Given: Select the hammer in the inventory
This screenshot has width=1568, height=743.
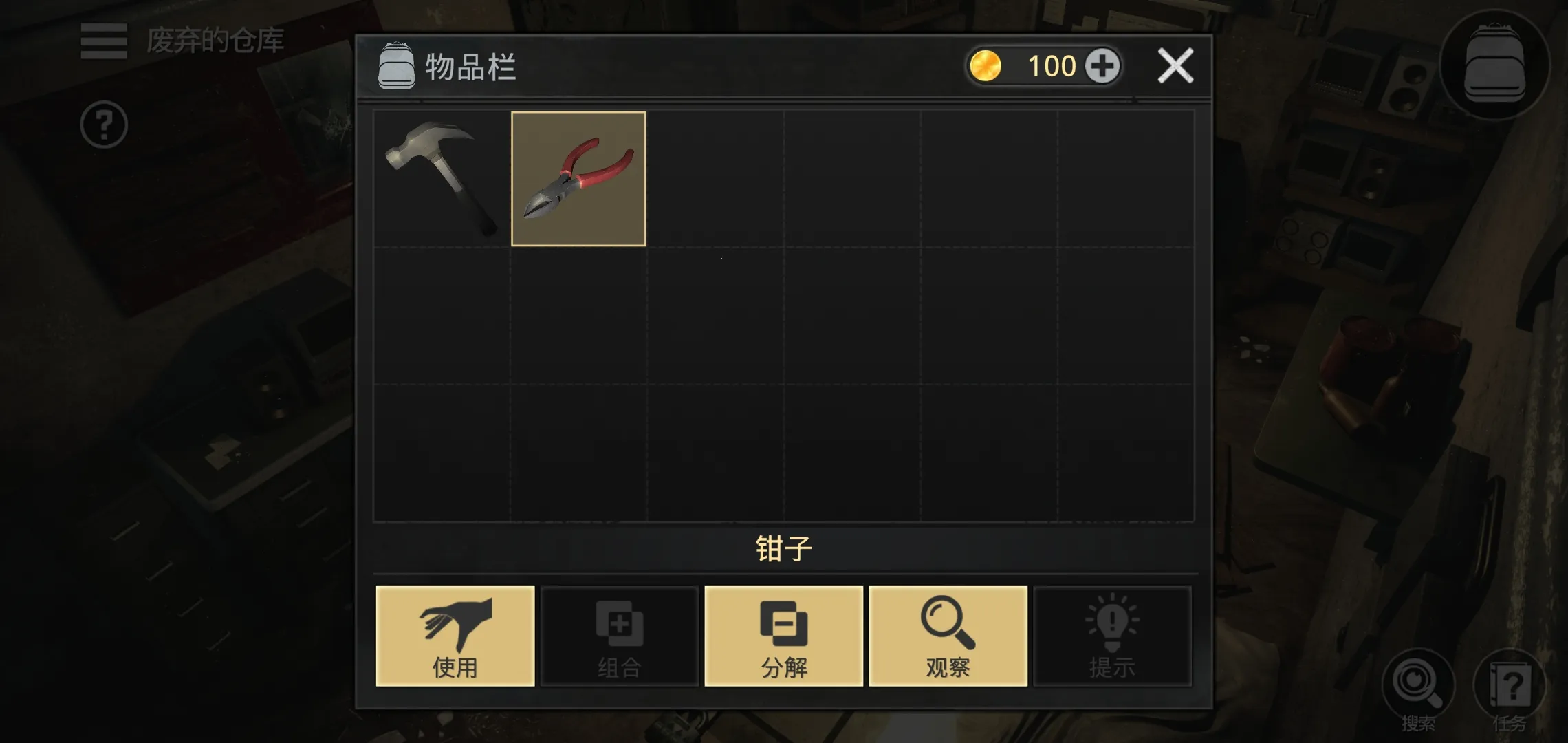Looking at the screenshot, I should click(440, 179).
